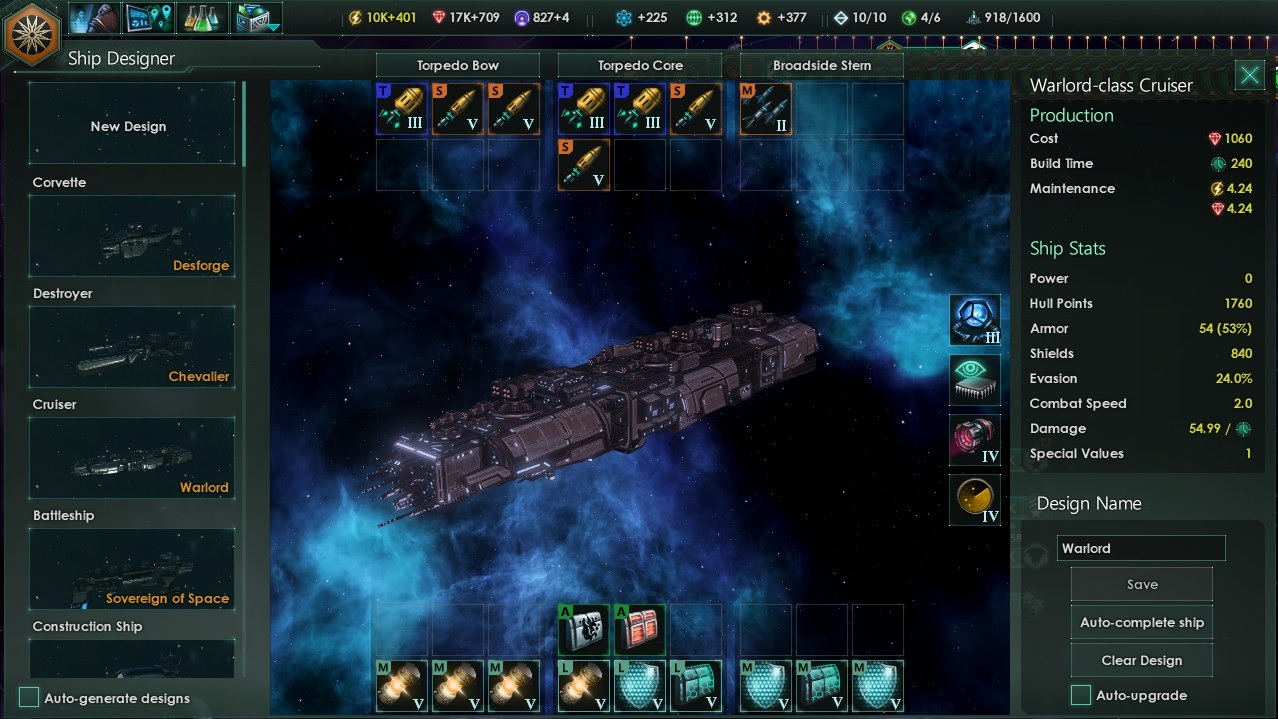This screenshot has height=719, width=1278.
Task: Choose the red armor utility slot
Action: [639, 630]
